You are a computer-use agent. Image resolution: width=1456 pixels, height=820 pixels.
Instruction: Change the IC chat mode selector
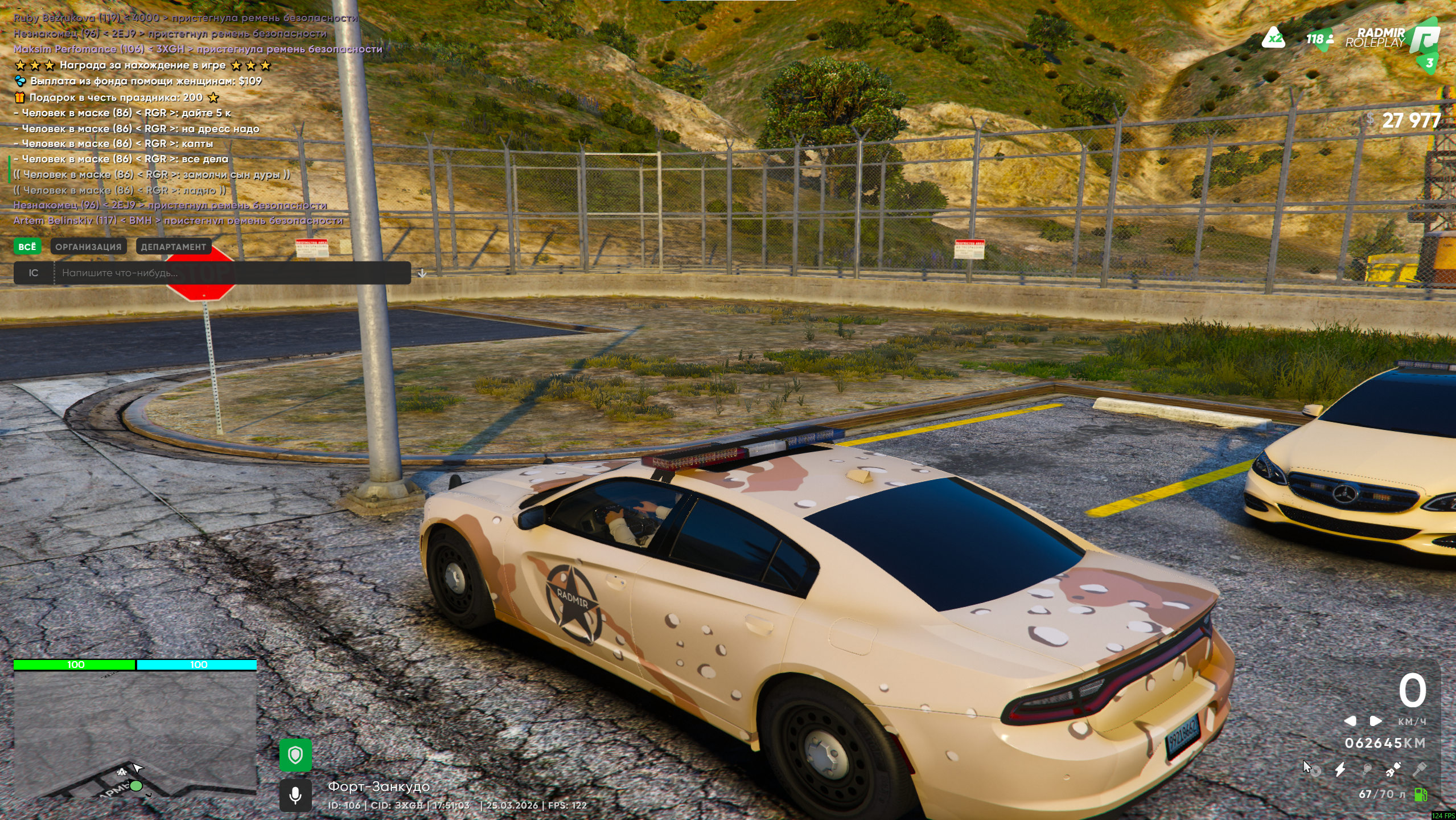(x=34, y=273)
